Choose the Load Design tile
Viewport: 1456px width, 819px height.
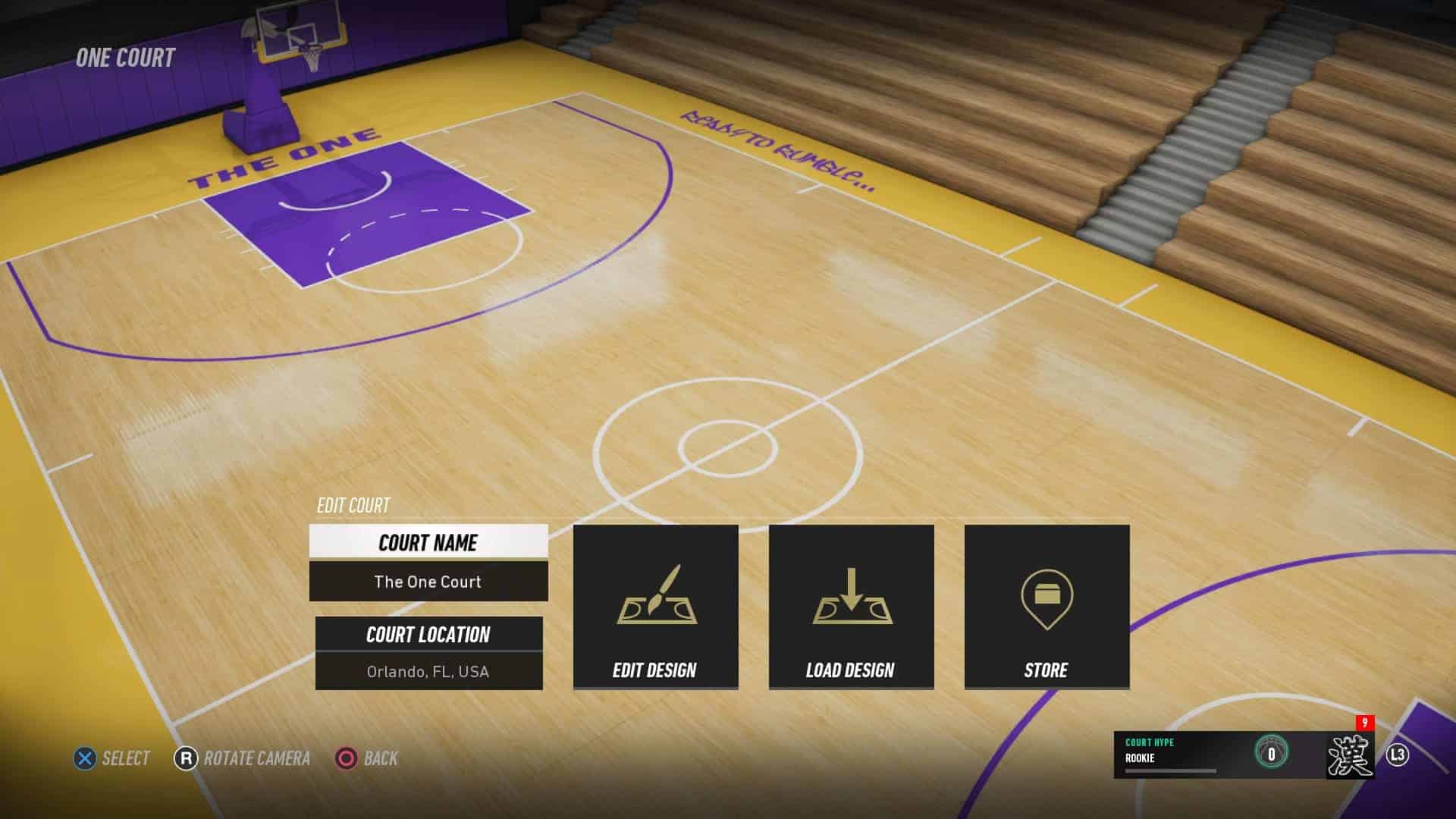coord(851,607)
